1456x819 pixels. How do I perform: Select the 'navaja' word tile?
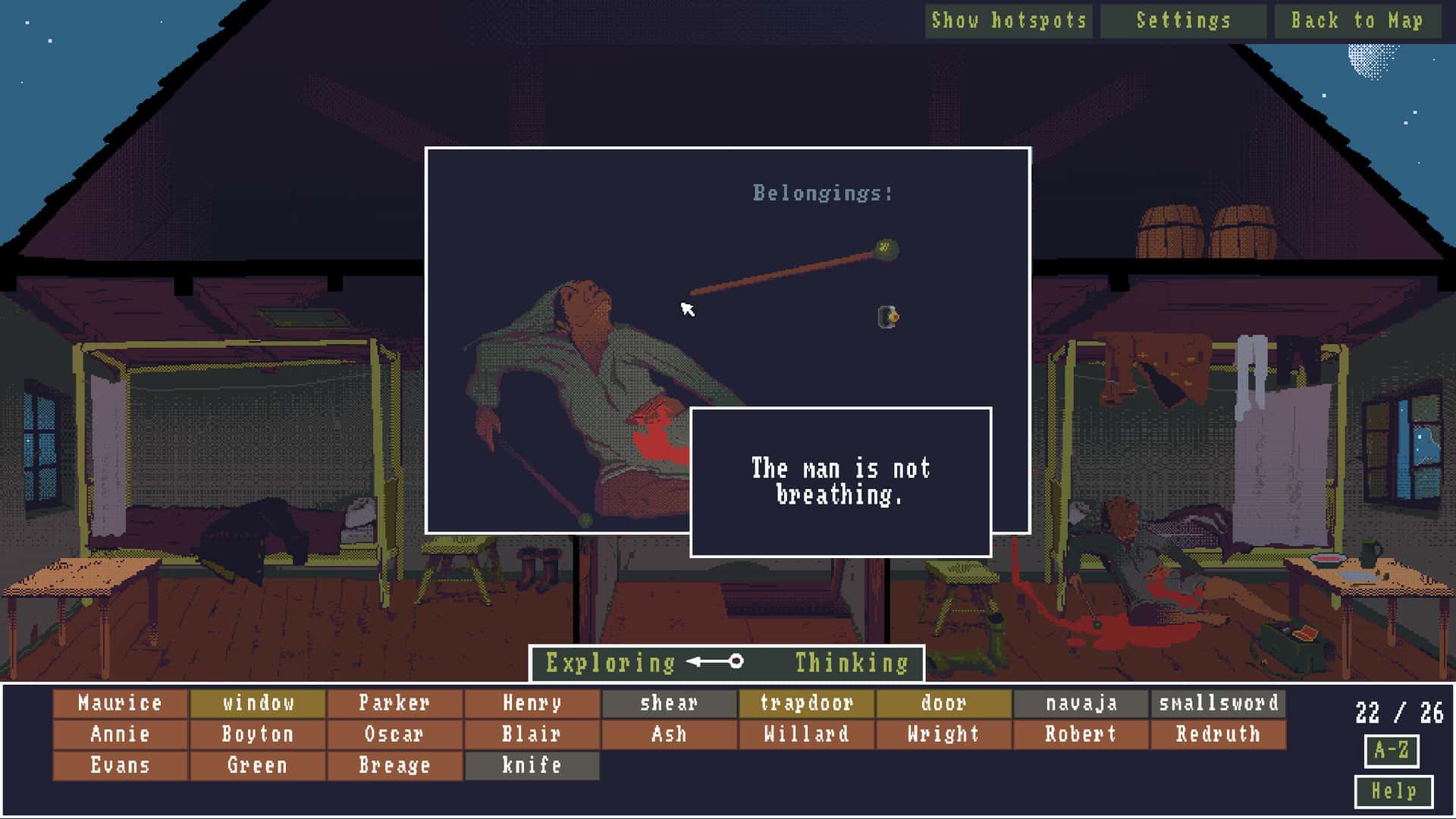pyautogui.click(x=1080, y=704)
